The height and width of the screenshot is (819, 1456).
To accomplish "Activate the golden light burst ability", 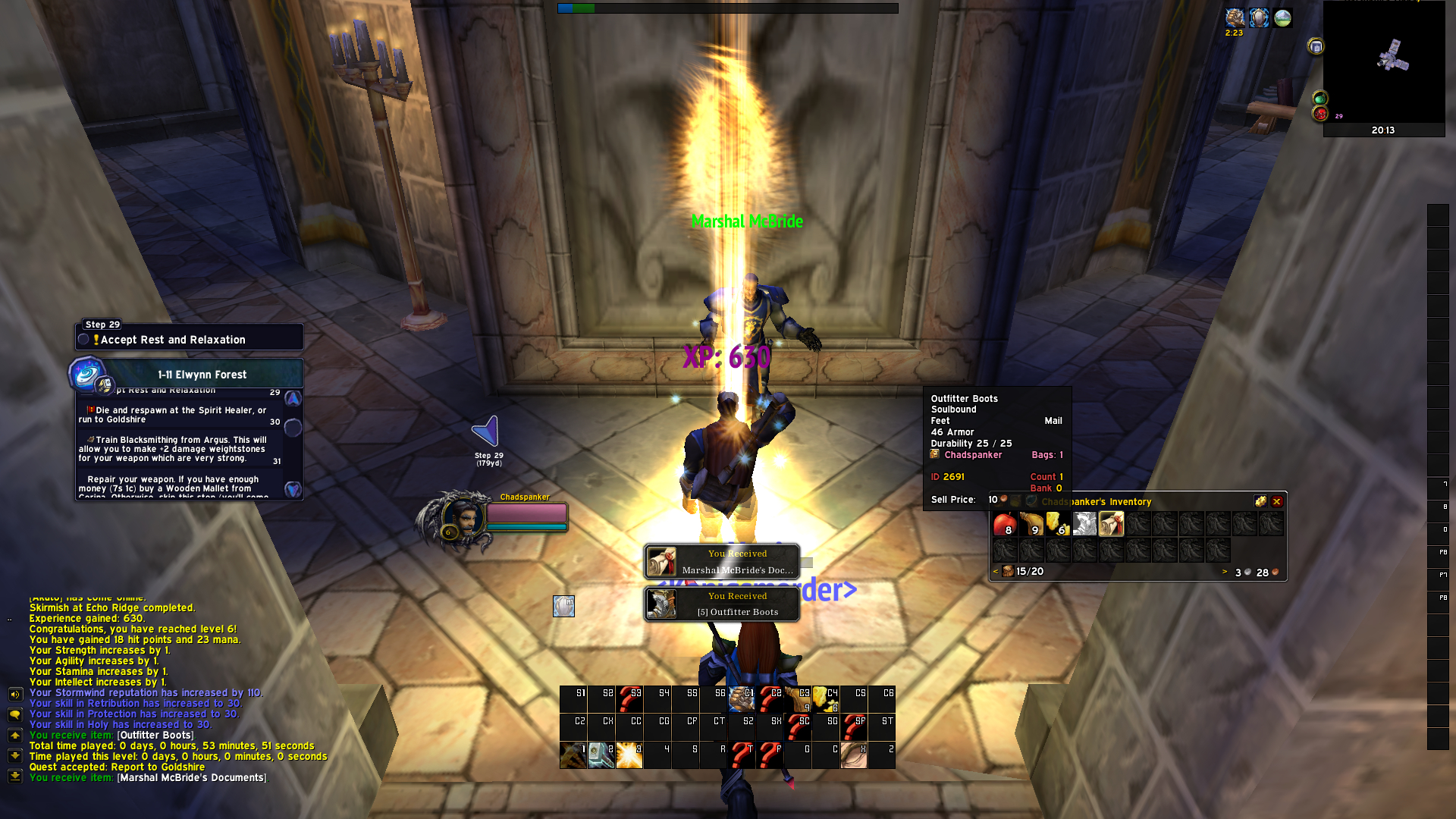I will coord(629,755).
